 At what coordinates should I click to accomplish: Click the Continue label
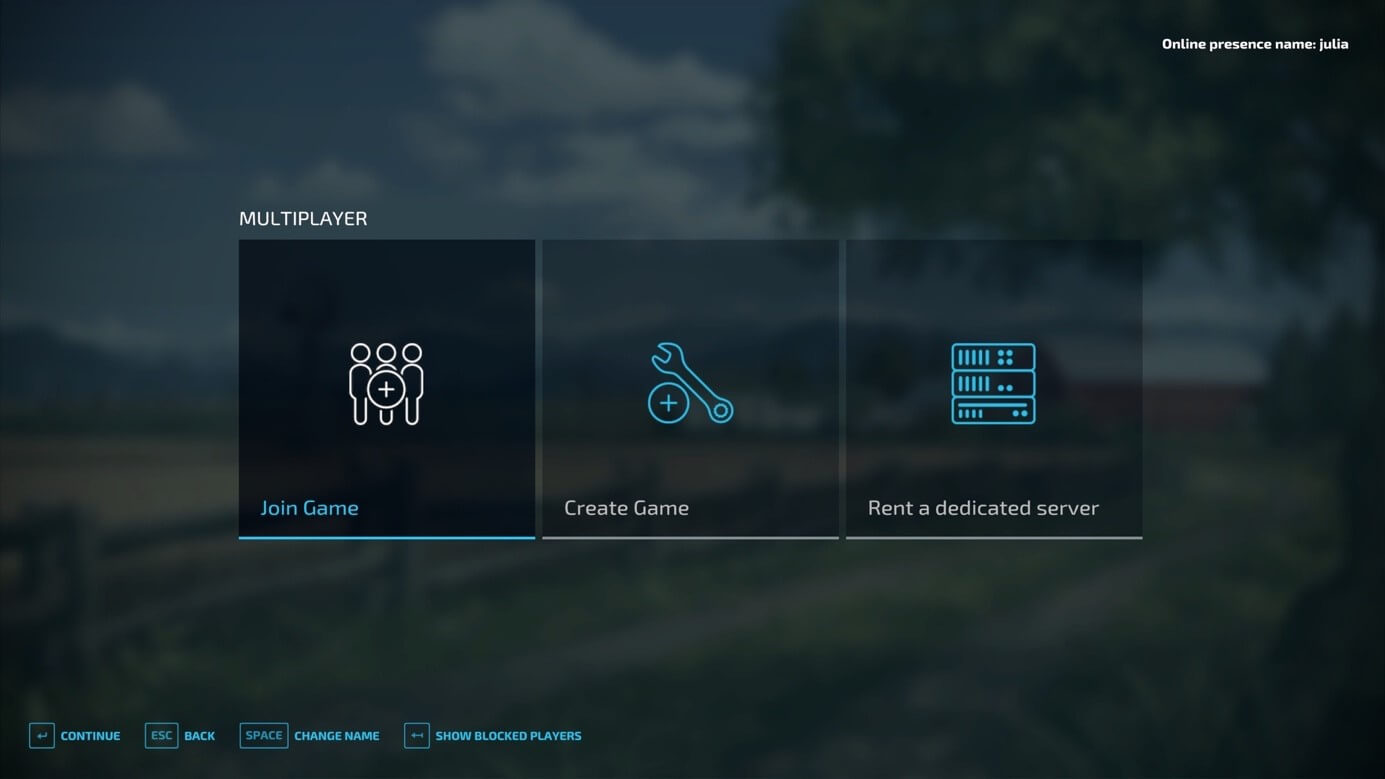click(89, 736)
